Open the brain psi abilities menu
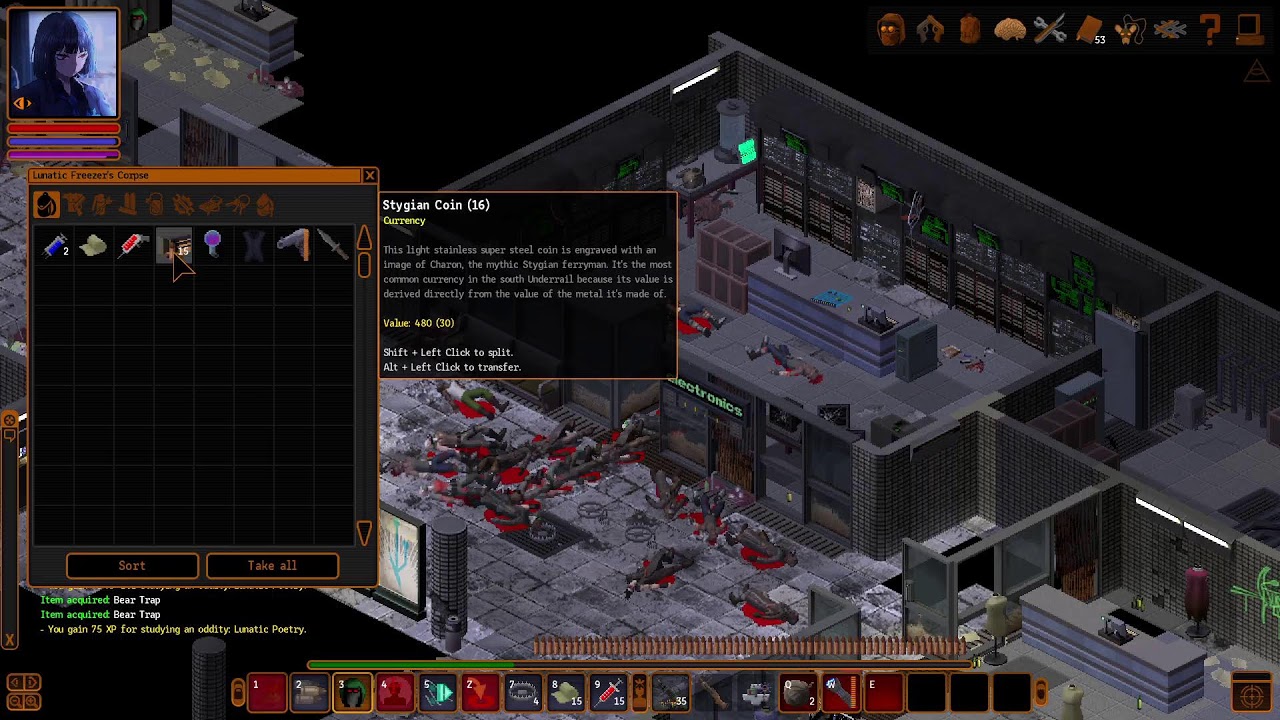Screen dimensions: 1280x720 pyautogui.click(x=1010, y=30)
